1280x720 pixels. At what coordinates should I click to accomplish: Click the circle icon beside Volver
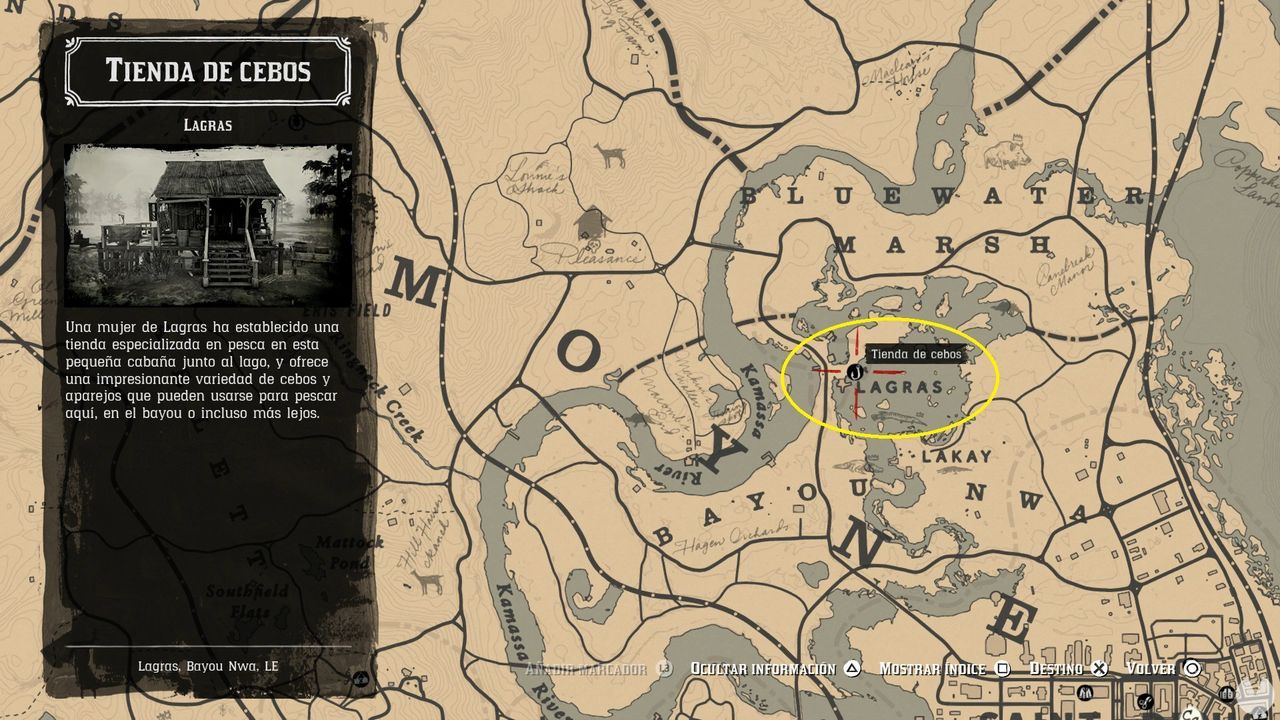pos(1191,668)
